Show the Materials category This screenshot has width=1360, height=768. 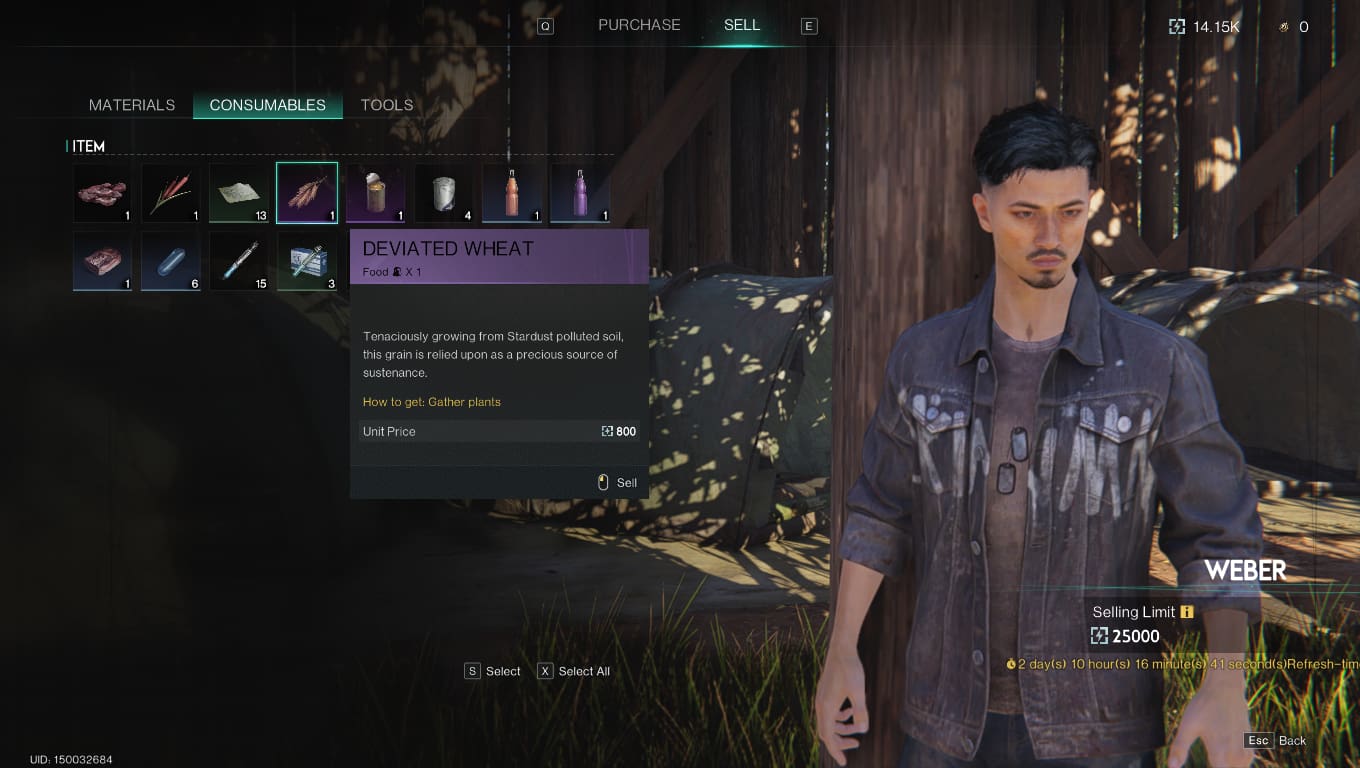click(132, 105)
